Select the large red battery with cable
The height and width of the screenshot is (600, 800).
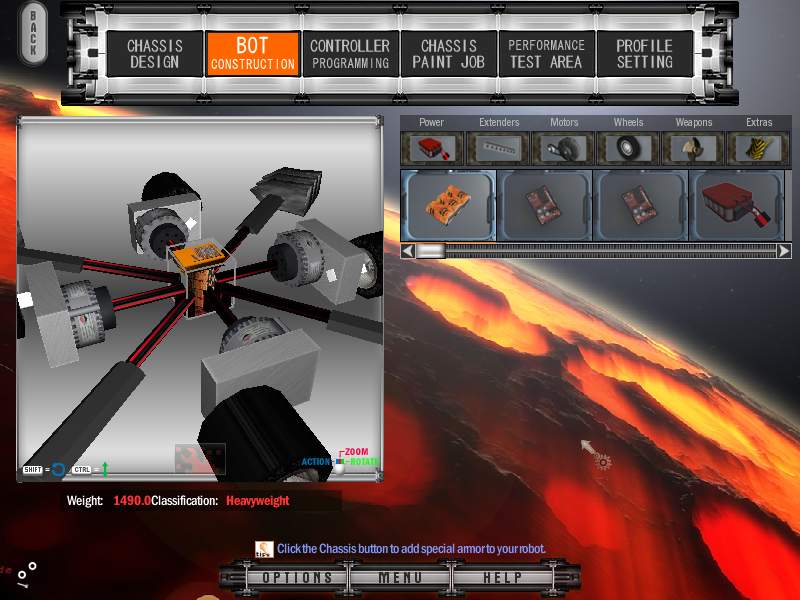click(737, 204)
